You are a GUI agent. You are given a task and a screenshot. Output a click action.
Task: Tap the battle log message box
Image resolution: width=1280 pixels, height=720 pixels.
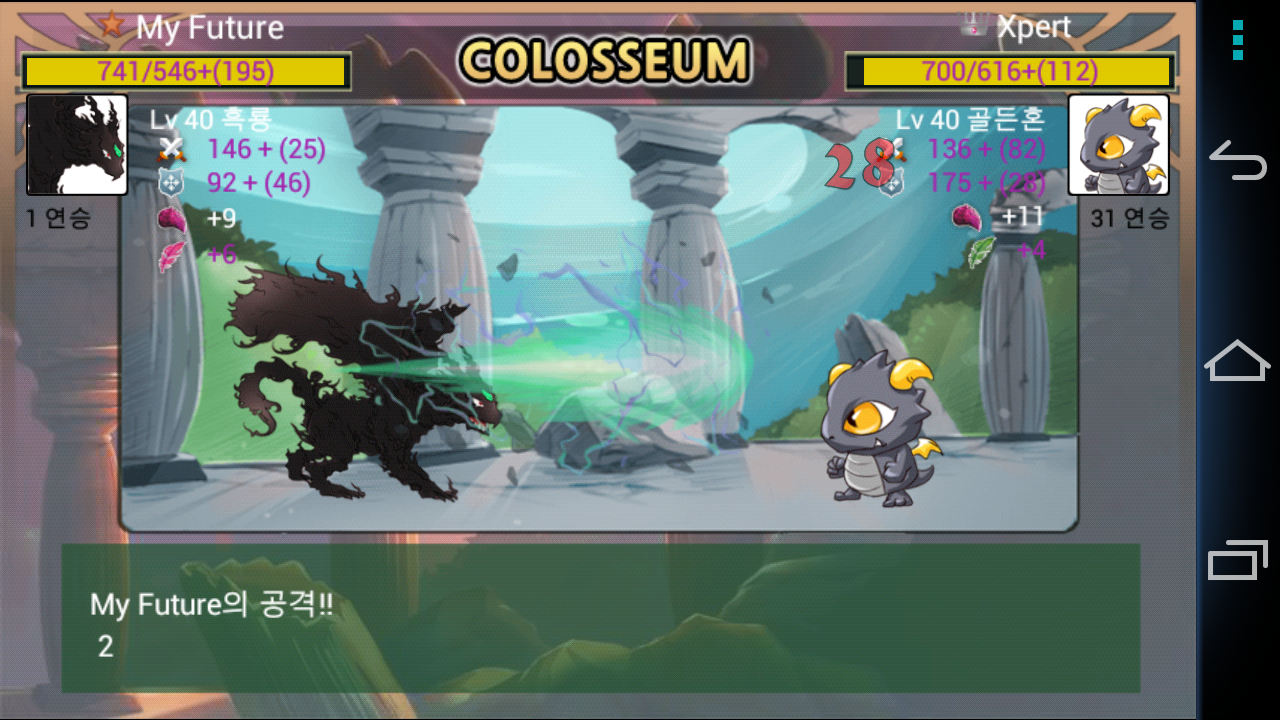point(600,618)
